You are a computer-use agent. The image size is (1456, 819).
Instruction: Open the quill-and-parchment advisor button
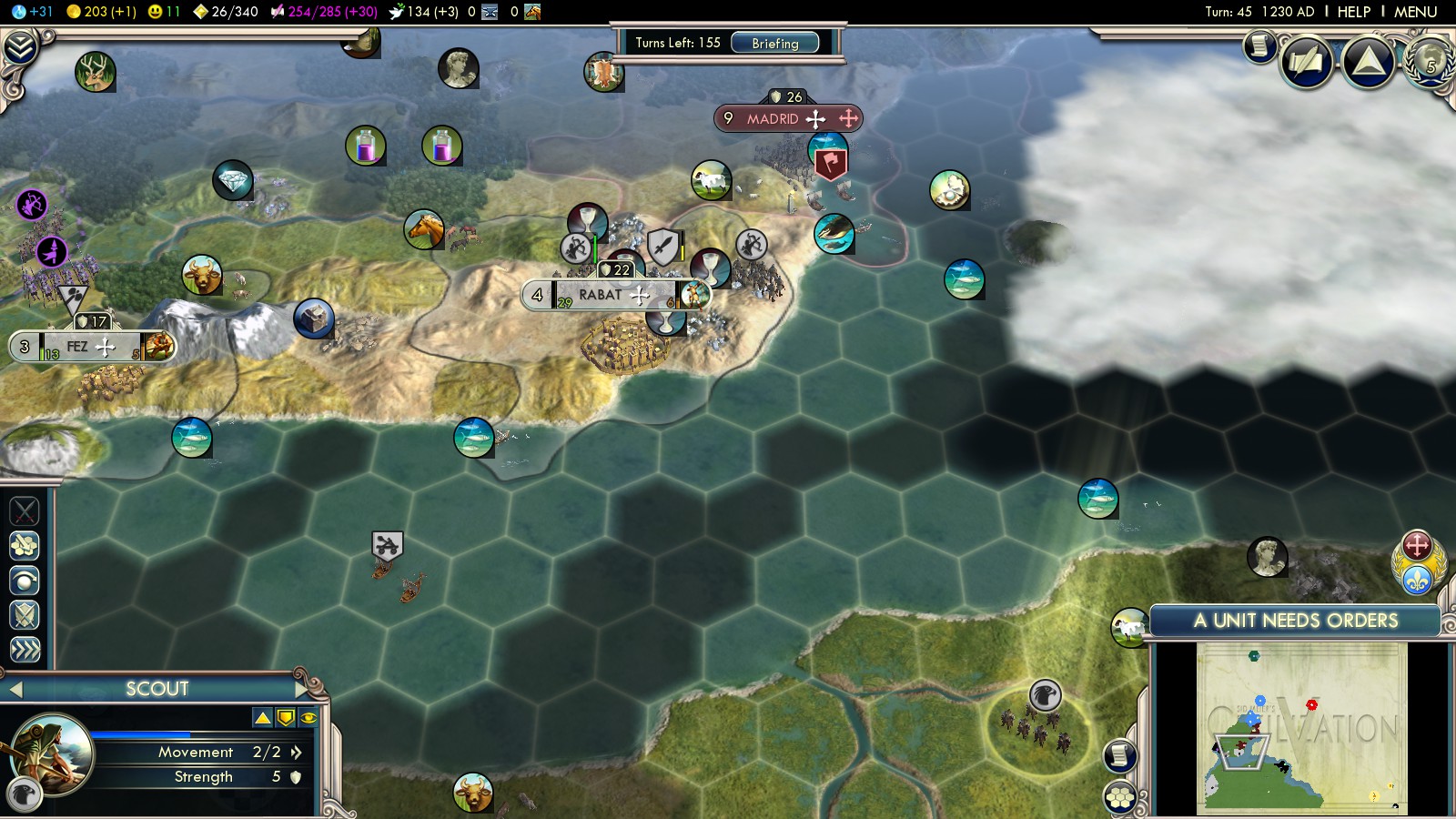(1307, 62)
